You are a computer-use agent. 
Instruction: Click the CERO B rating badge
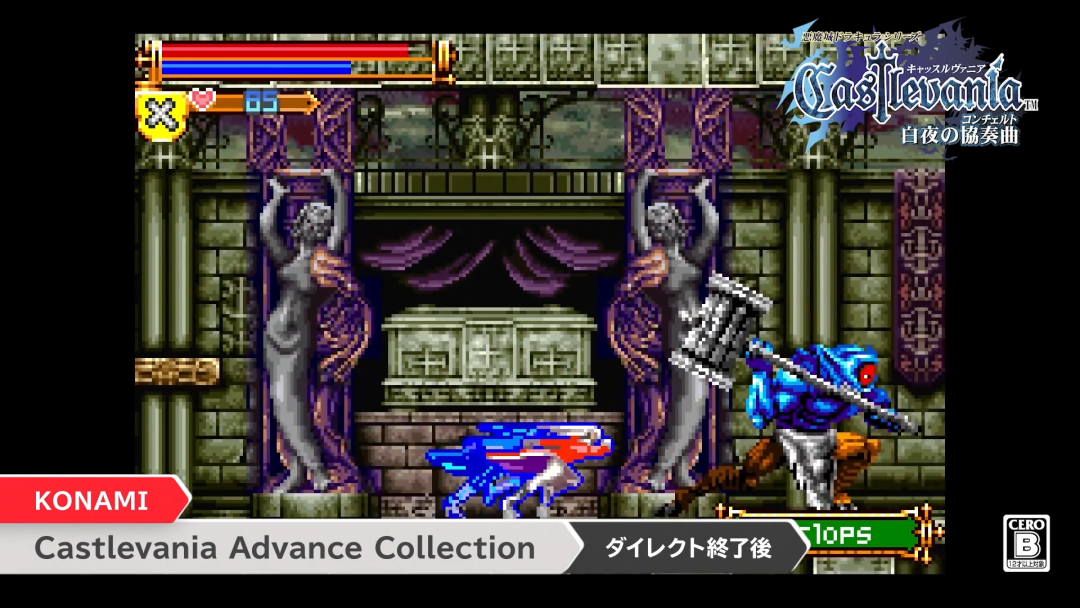[x=1027, y=543]
